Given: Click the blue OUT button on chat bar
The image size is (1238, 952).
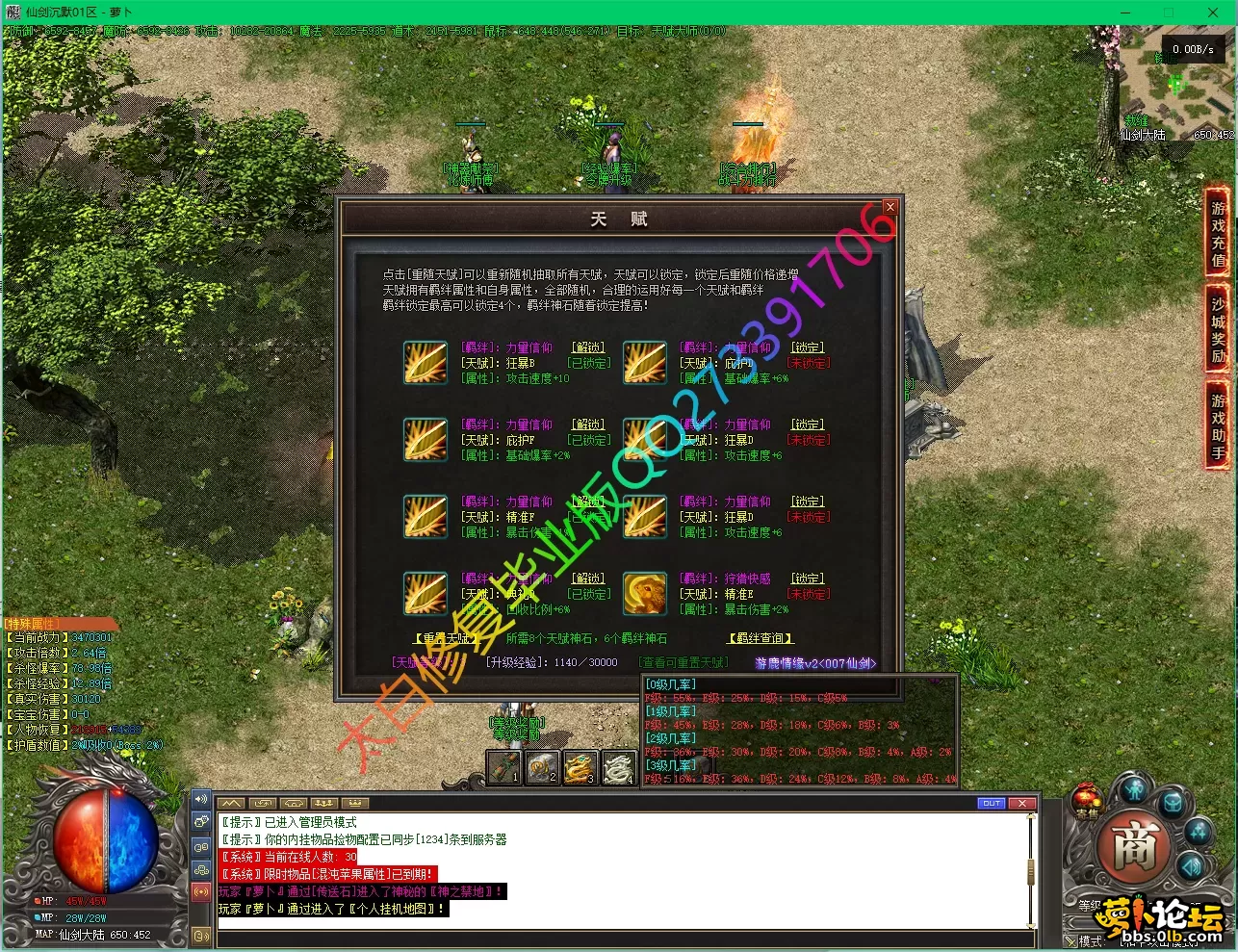Looking at the screenshot, I should pos(992,803).
